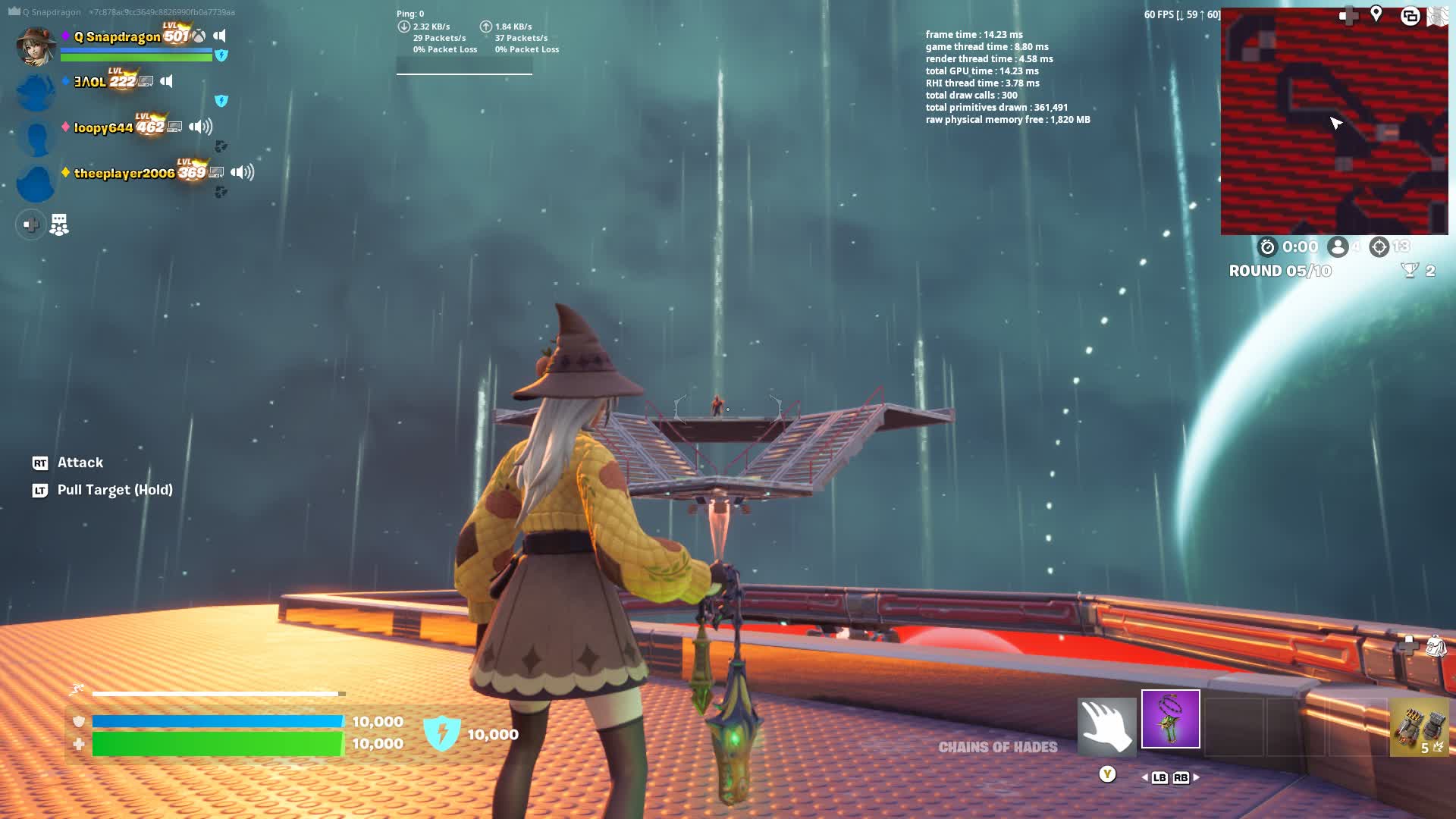Select the Chains of Hades weapon slot

click(1170, 719)
